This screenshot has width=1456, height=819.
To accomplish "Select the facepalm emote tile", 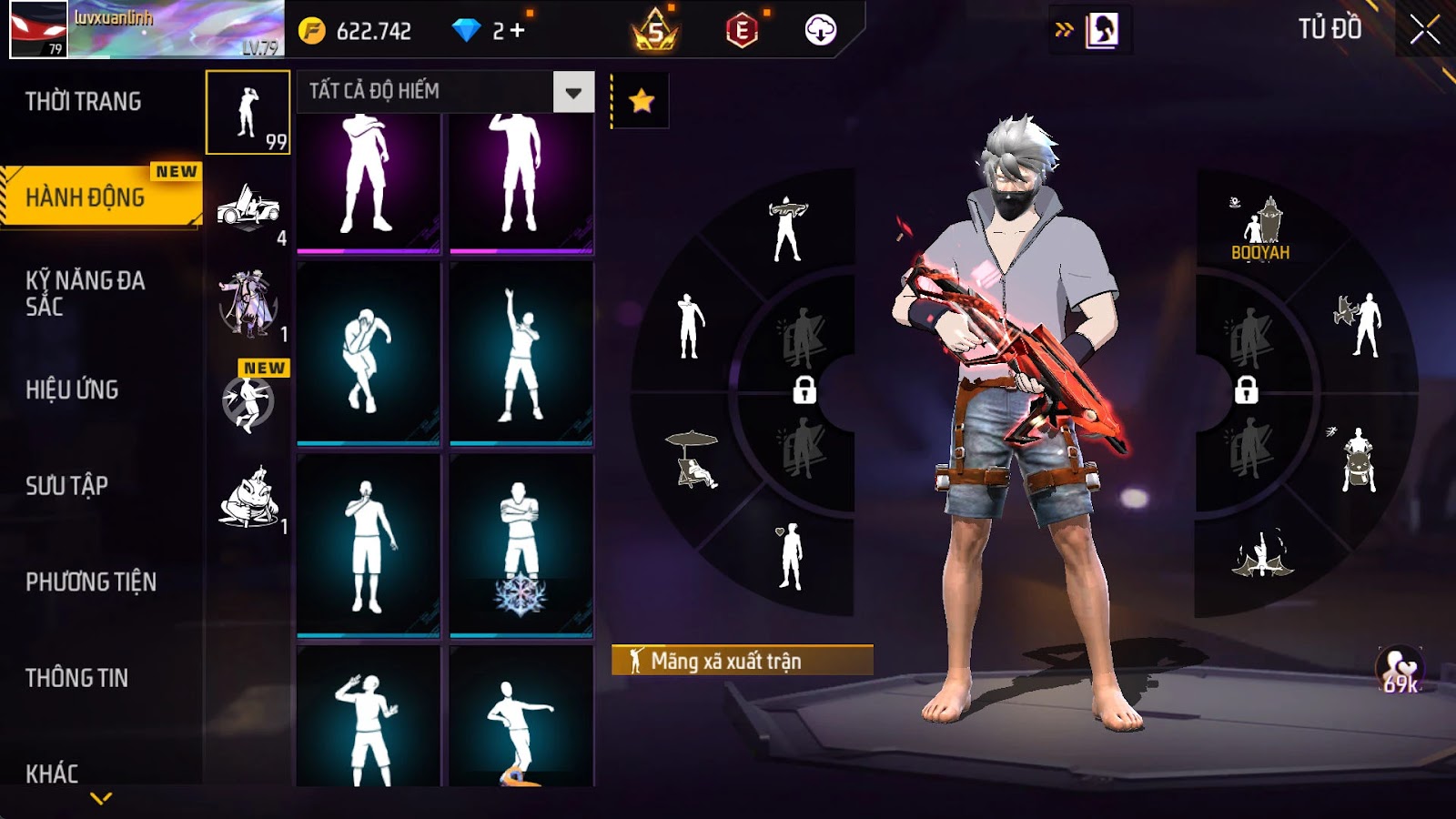I will tap(369, 355).
